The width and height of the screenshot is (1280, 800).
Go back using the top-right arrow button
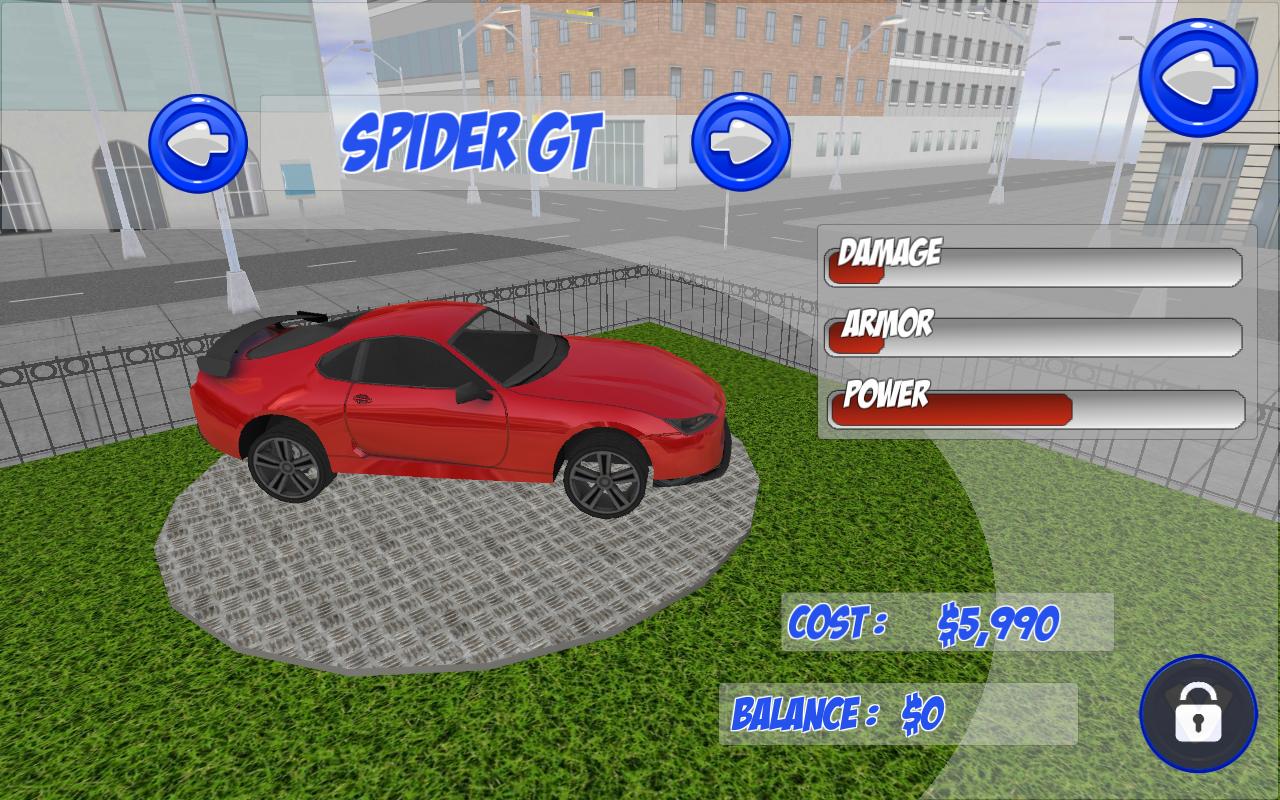click(1198, 77)
